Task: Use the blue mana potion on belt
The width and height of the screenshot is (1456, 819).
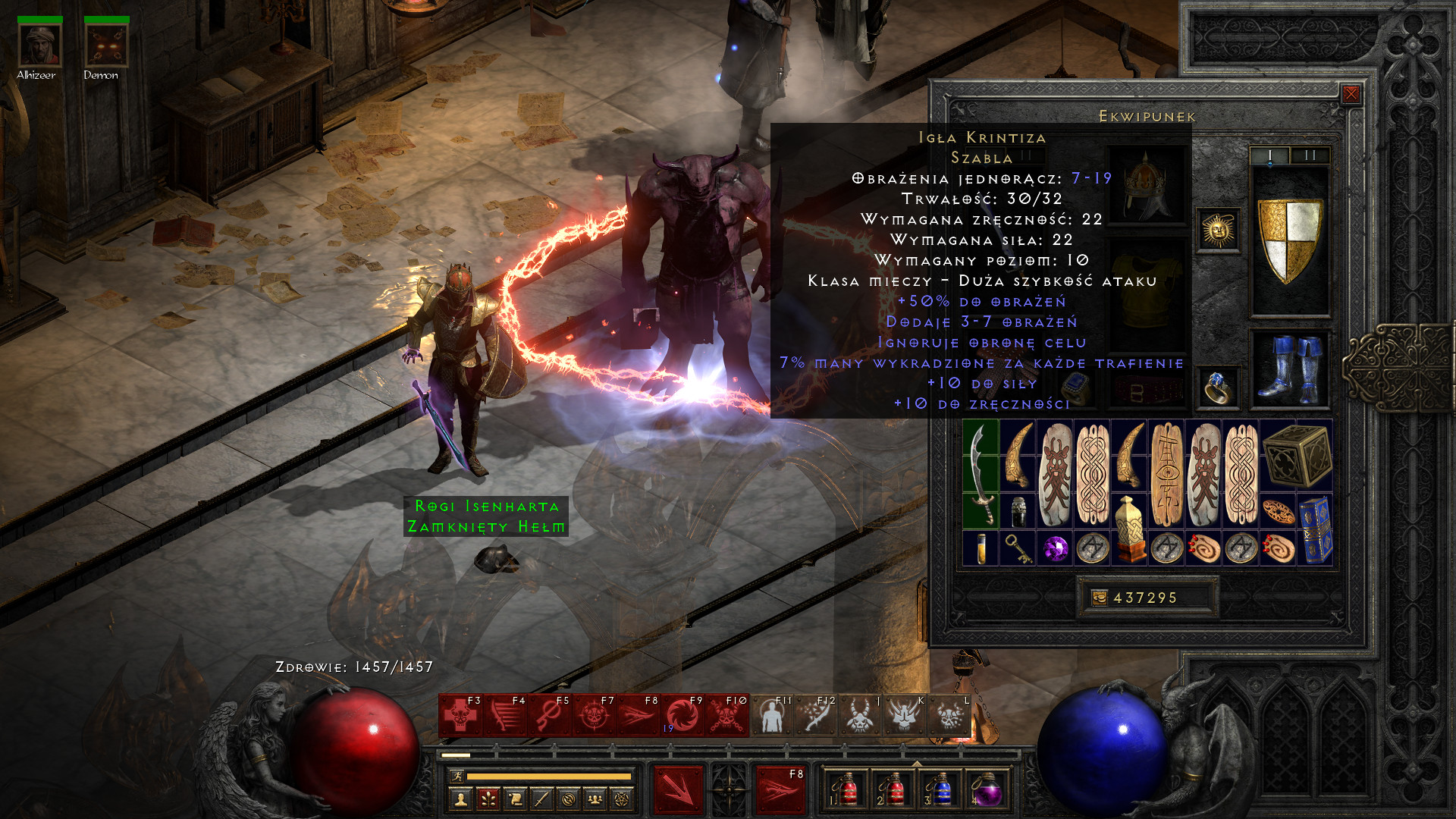Action: [x=939, y=790]
